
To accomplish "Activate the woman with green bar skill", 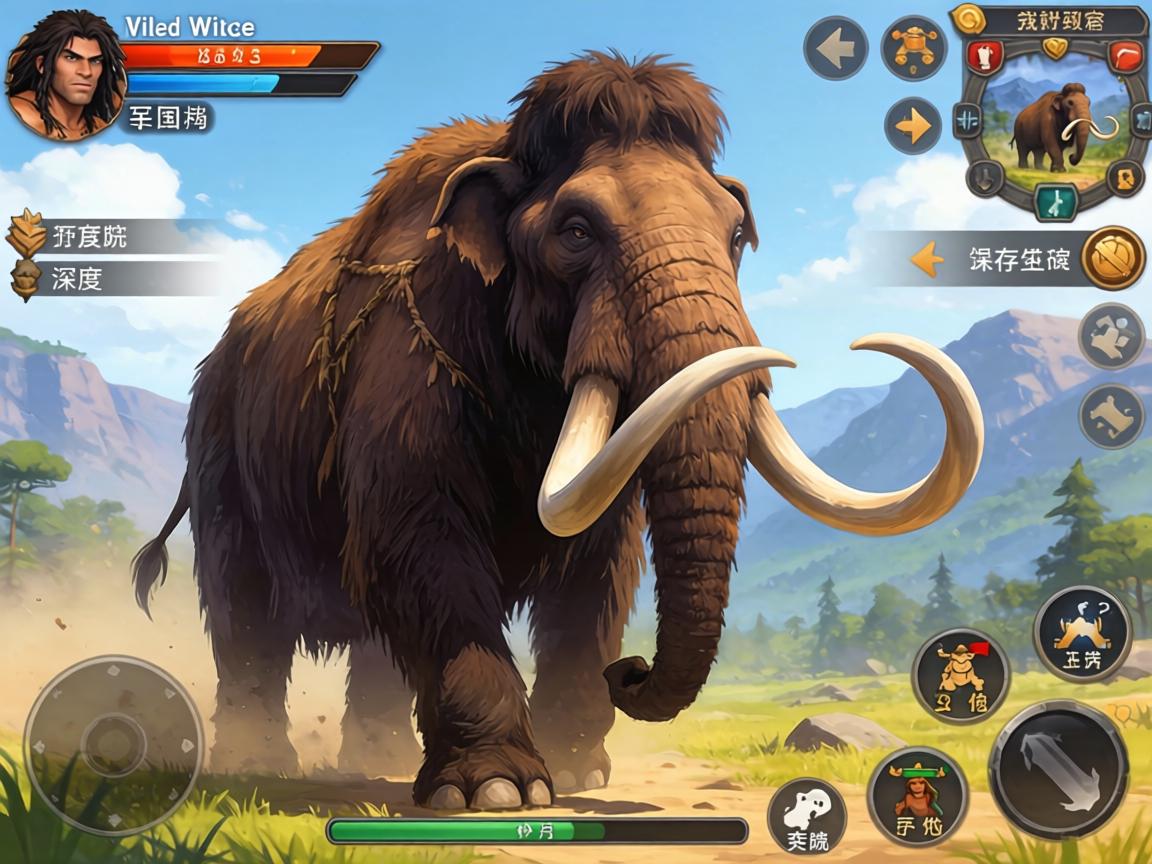I will click(917, 796).
